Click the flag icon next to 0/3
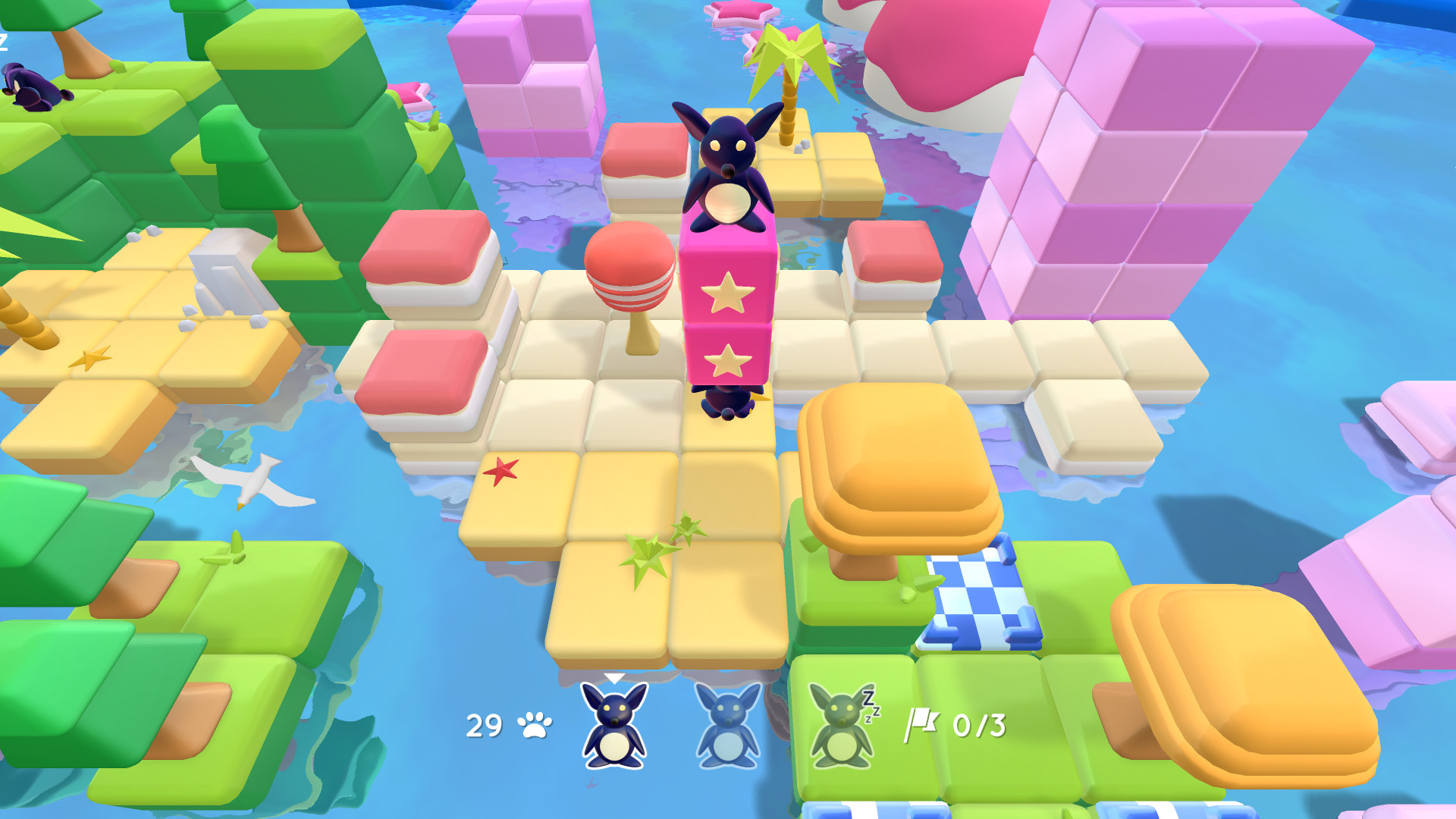Screen dimensions: 1456x819 coord(924,725)
